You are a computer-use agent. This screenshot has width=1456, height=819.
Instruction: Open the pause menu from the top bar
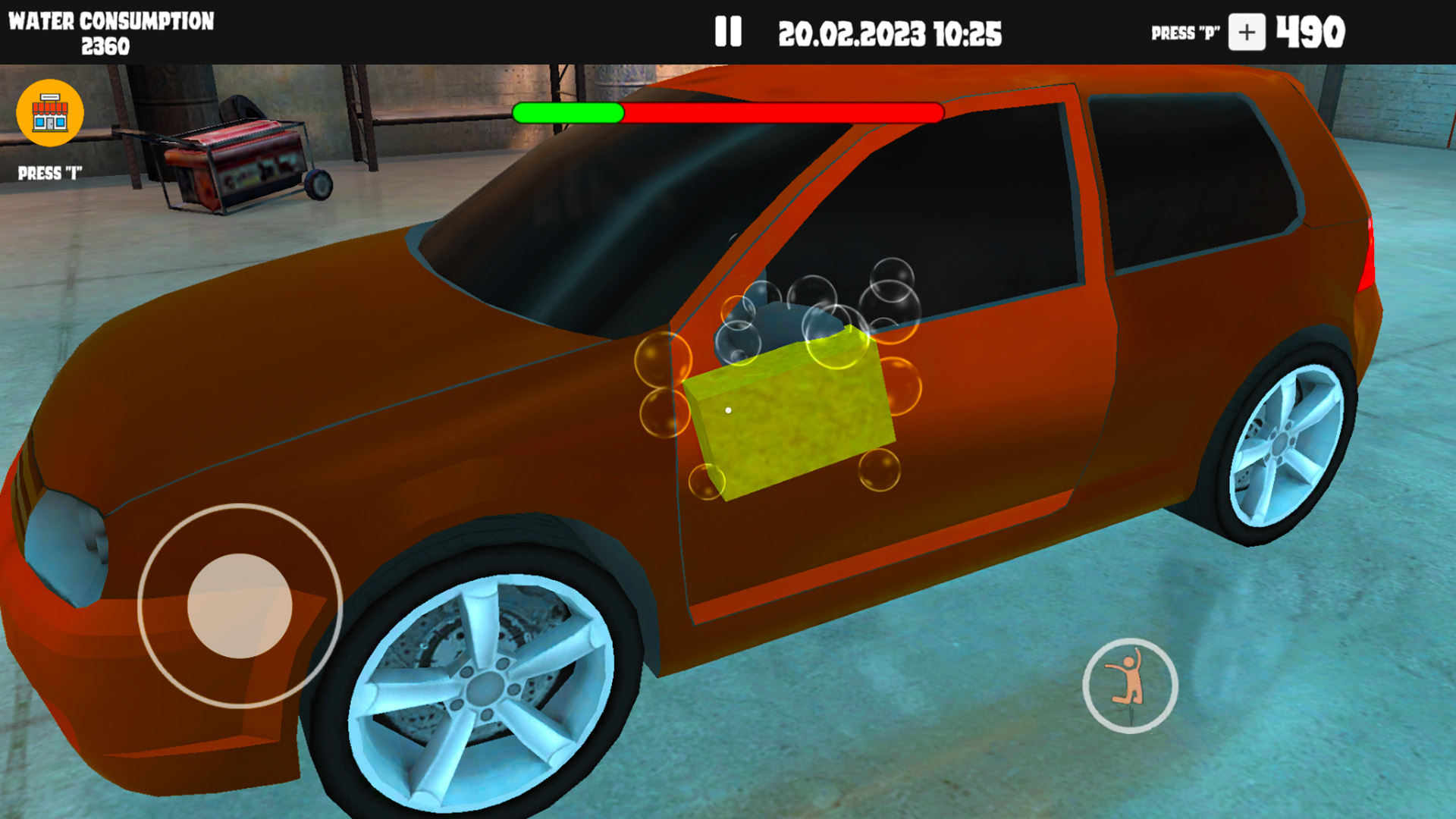point(729,32)
